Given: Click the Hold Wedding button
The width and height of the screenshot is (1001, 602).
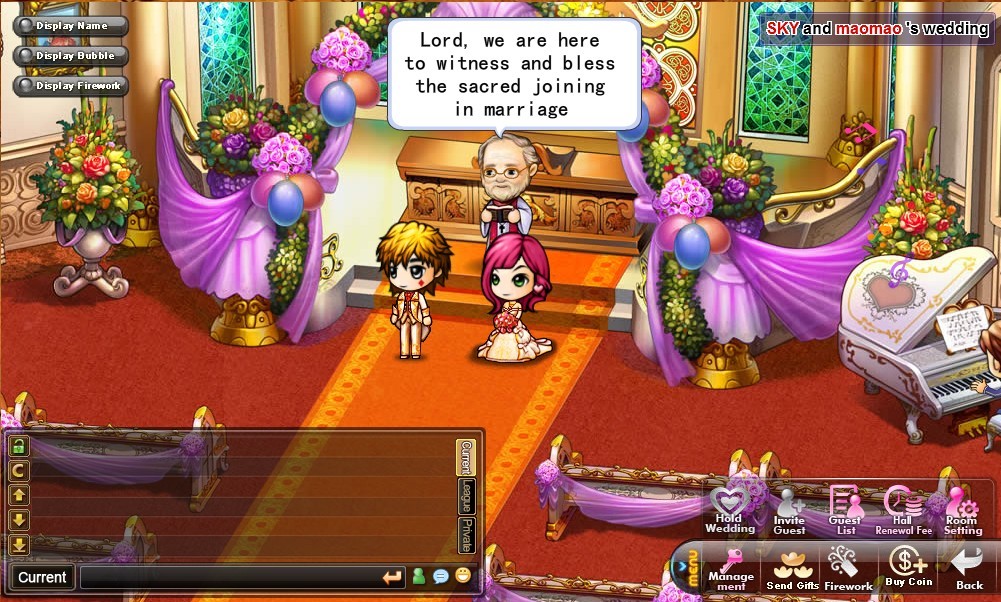Looking at the screenshot, I should (x=729, y=510).
